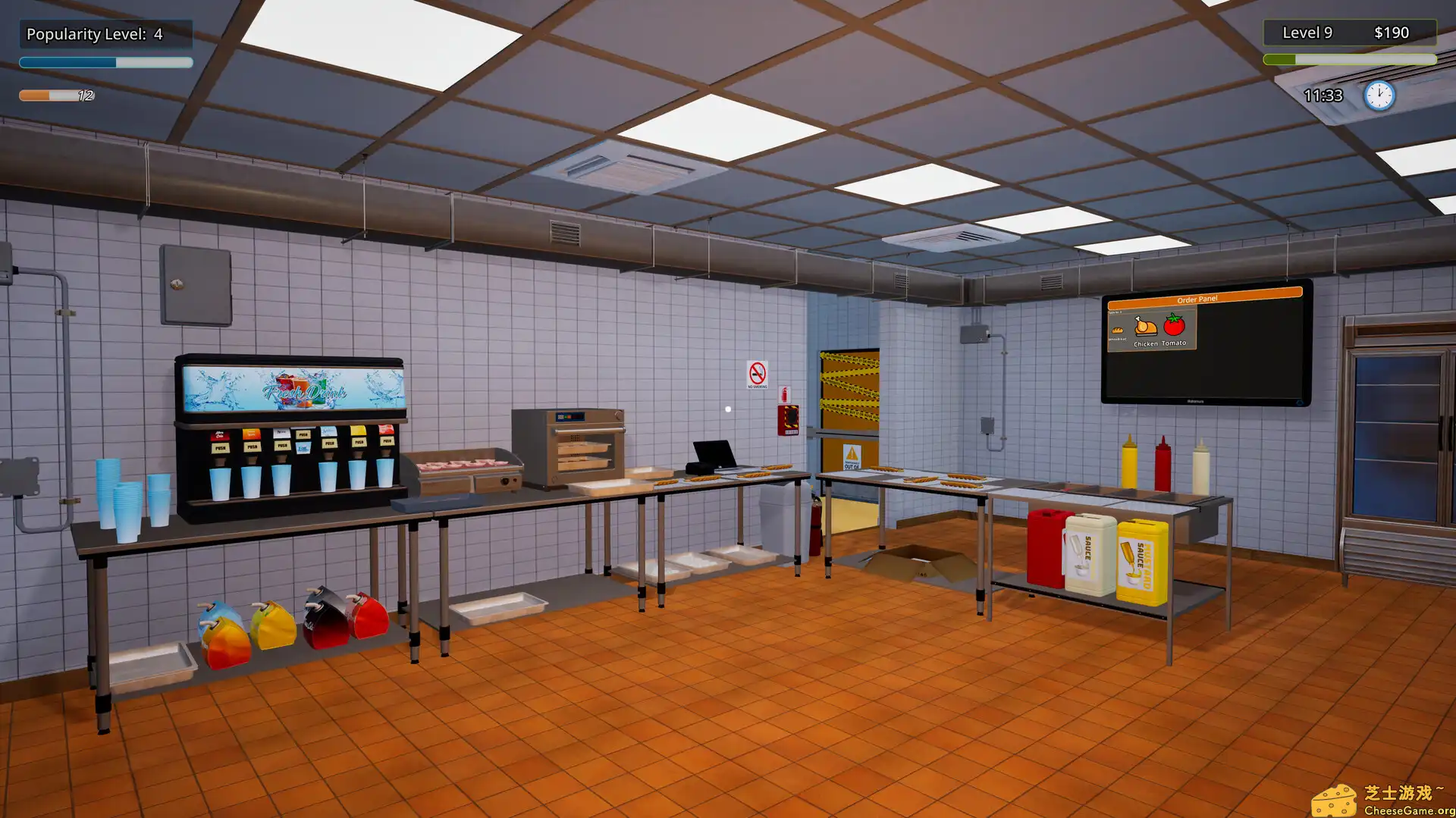Click the Level 9 money display
Image resolution: width=1456 pixels, height=818 pixels.
pos(1350,33)
